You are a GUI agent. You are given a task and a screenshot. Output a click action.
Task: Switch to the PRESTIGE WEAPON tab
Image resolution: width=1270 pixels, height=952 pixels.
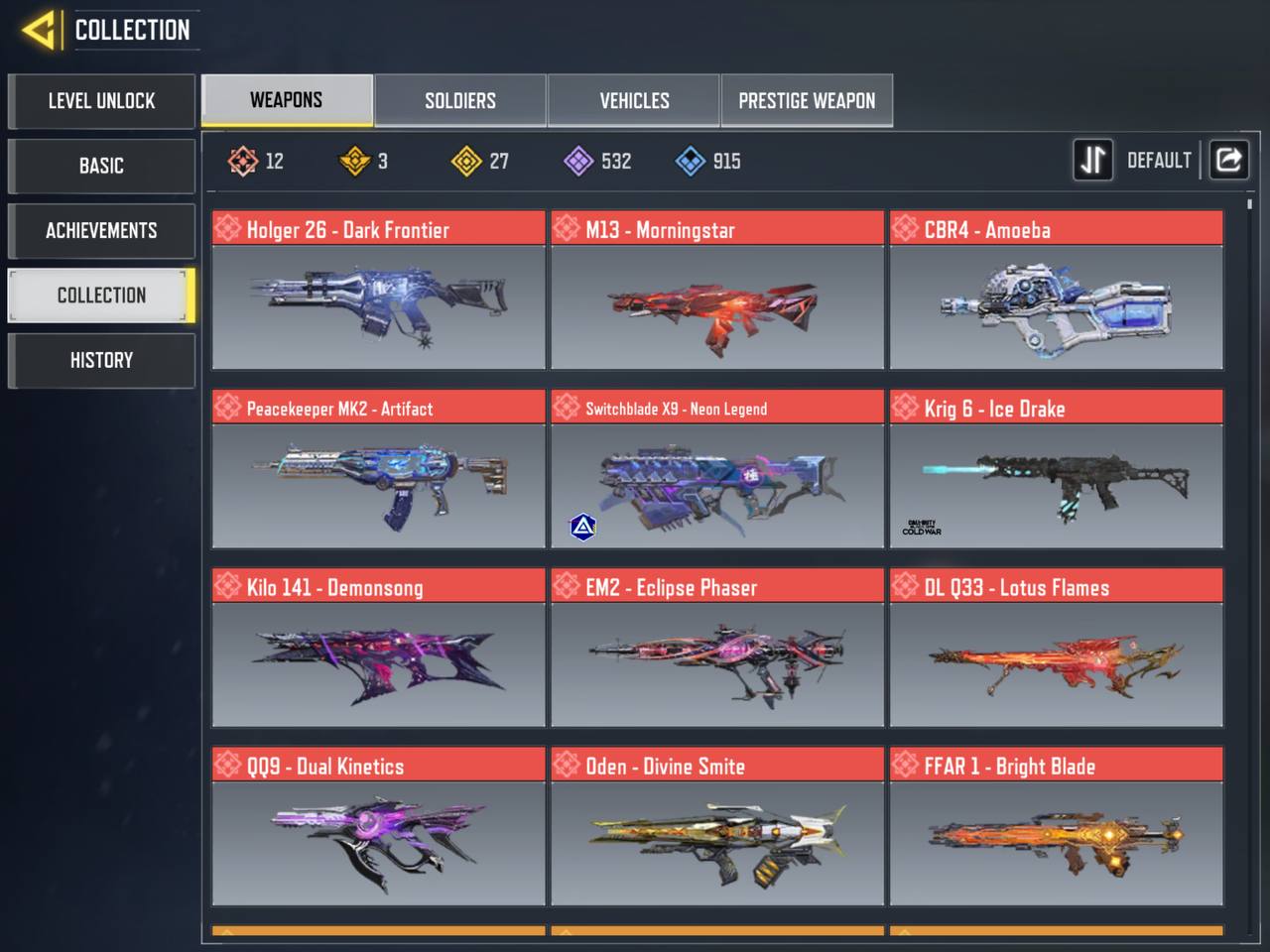coord(807,100)
